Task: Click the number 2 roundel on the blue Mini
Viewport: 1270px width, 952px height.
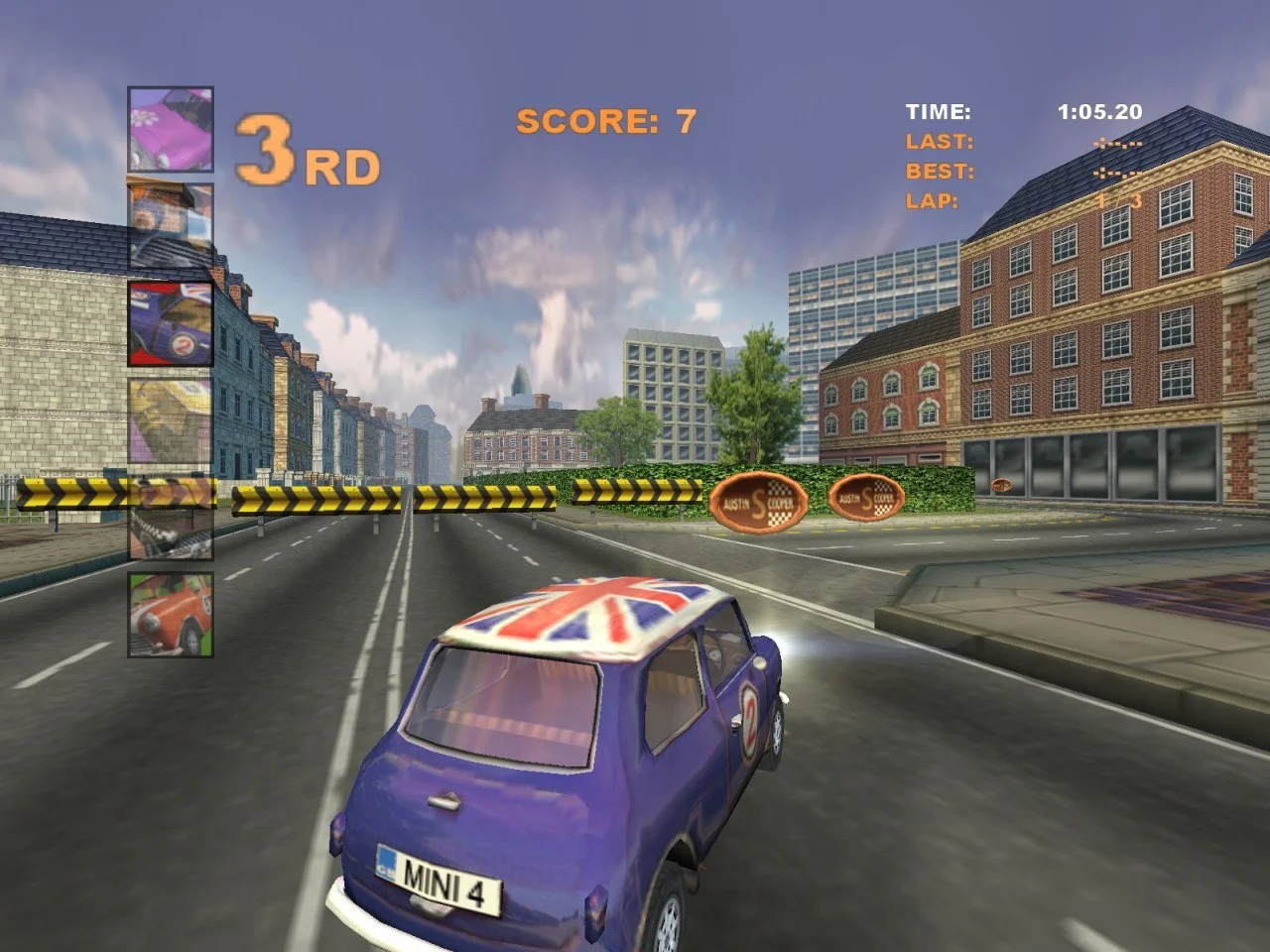Action: (x=751, y=719)
